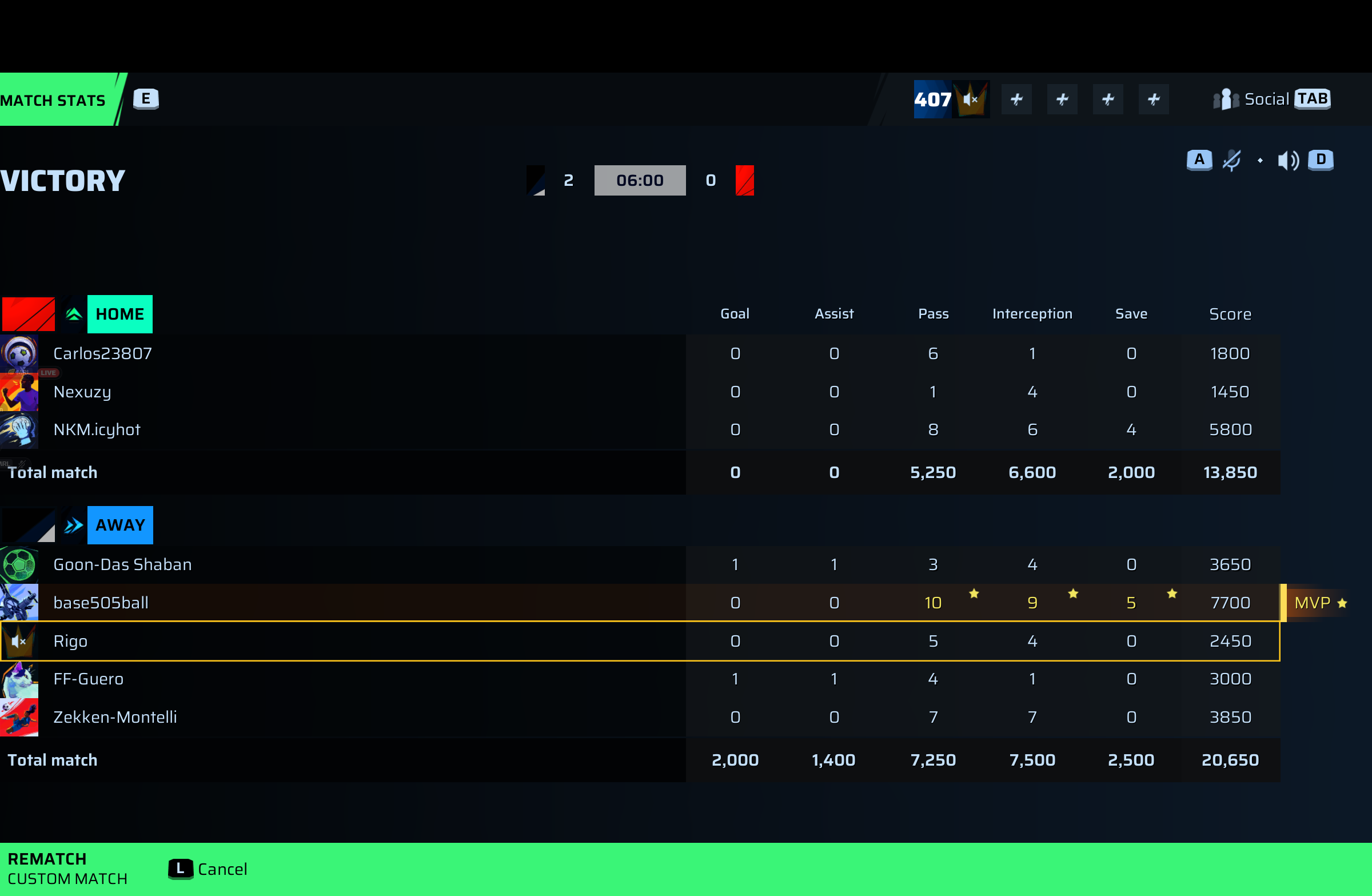Image resolution: width=1372 pixels, height=896 pixels.
Task: Select Goon-Das Shaban's player row
Action: coord(122,564)
